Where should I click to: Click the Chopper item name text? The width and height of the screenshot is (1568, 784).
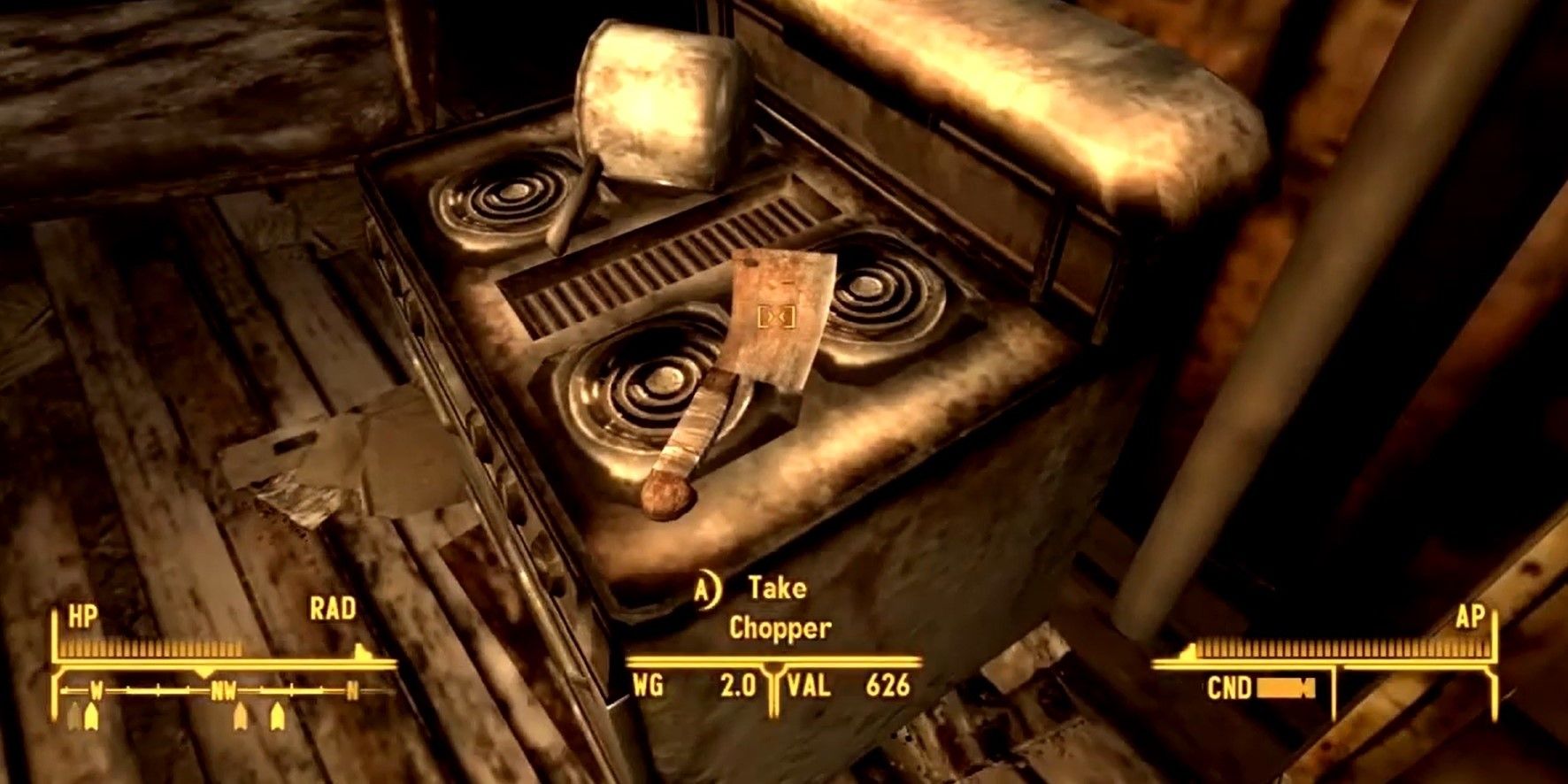pyautogui.click(x=779, y=630)
